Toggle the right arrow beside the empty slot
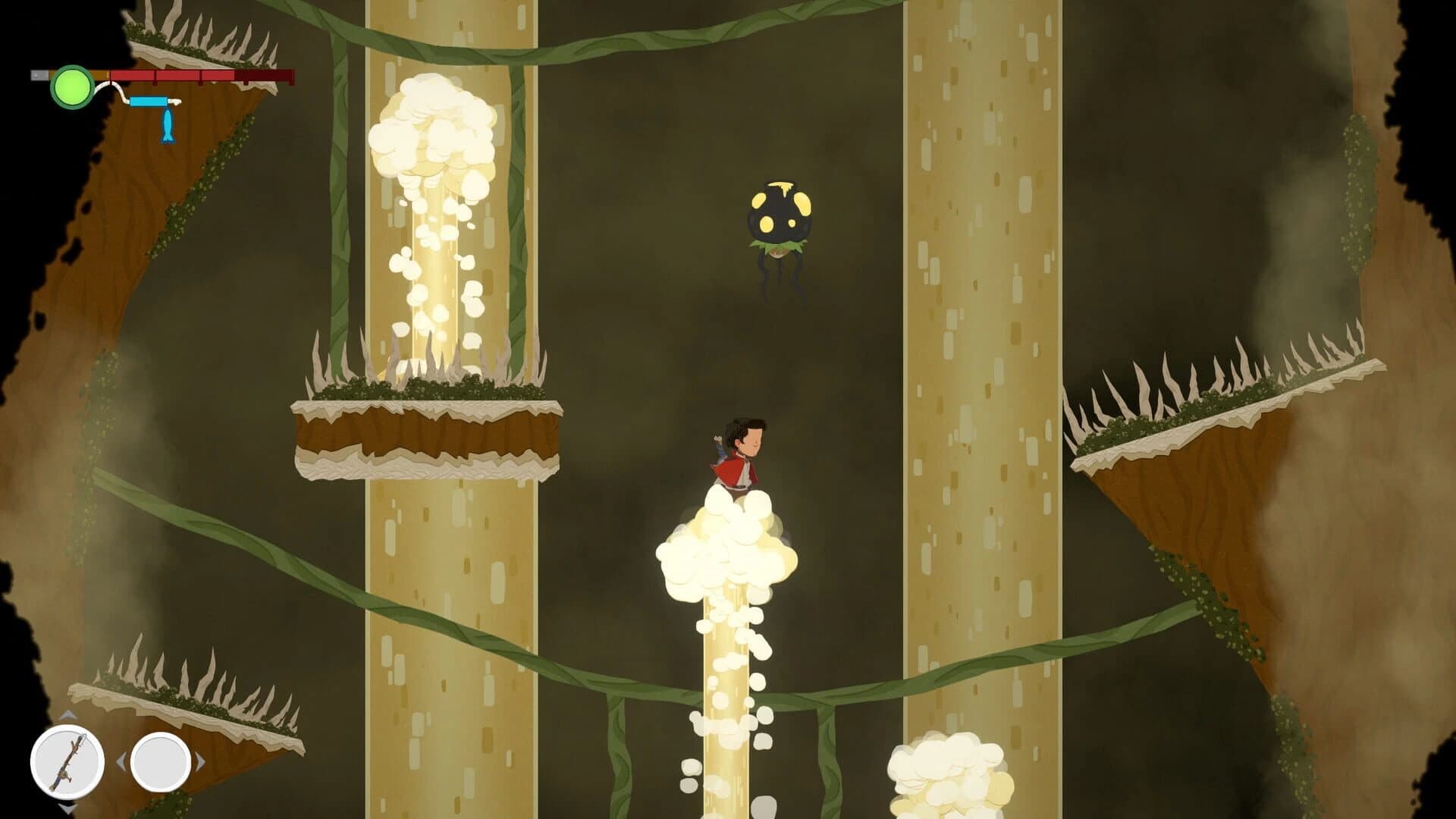 (200, 762)
